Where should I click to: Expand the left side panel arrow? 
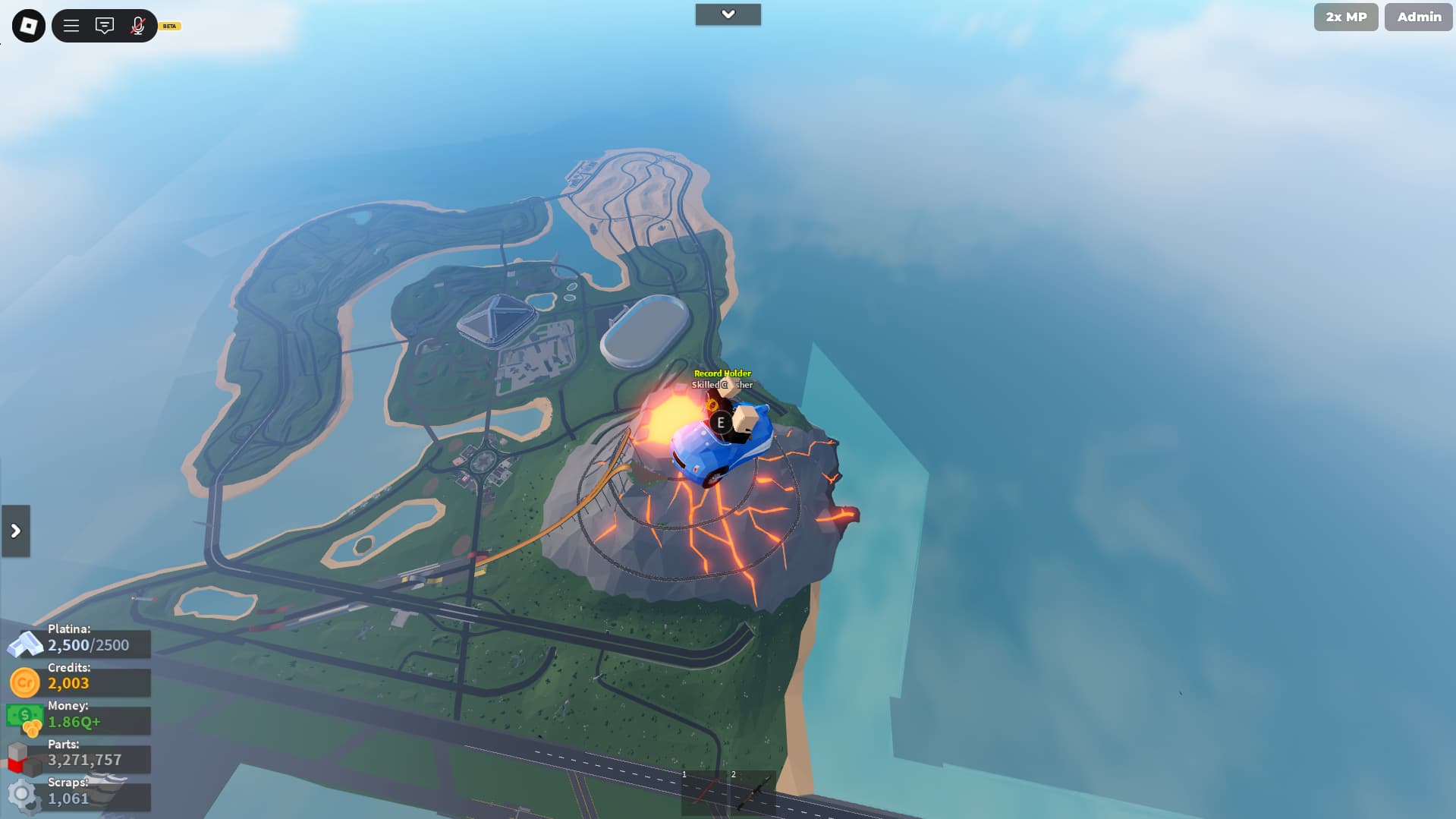(16, 531)
